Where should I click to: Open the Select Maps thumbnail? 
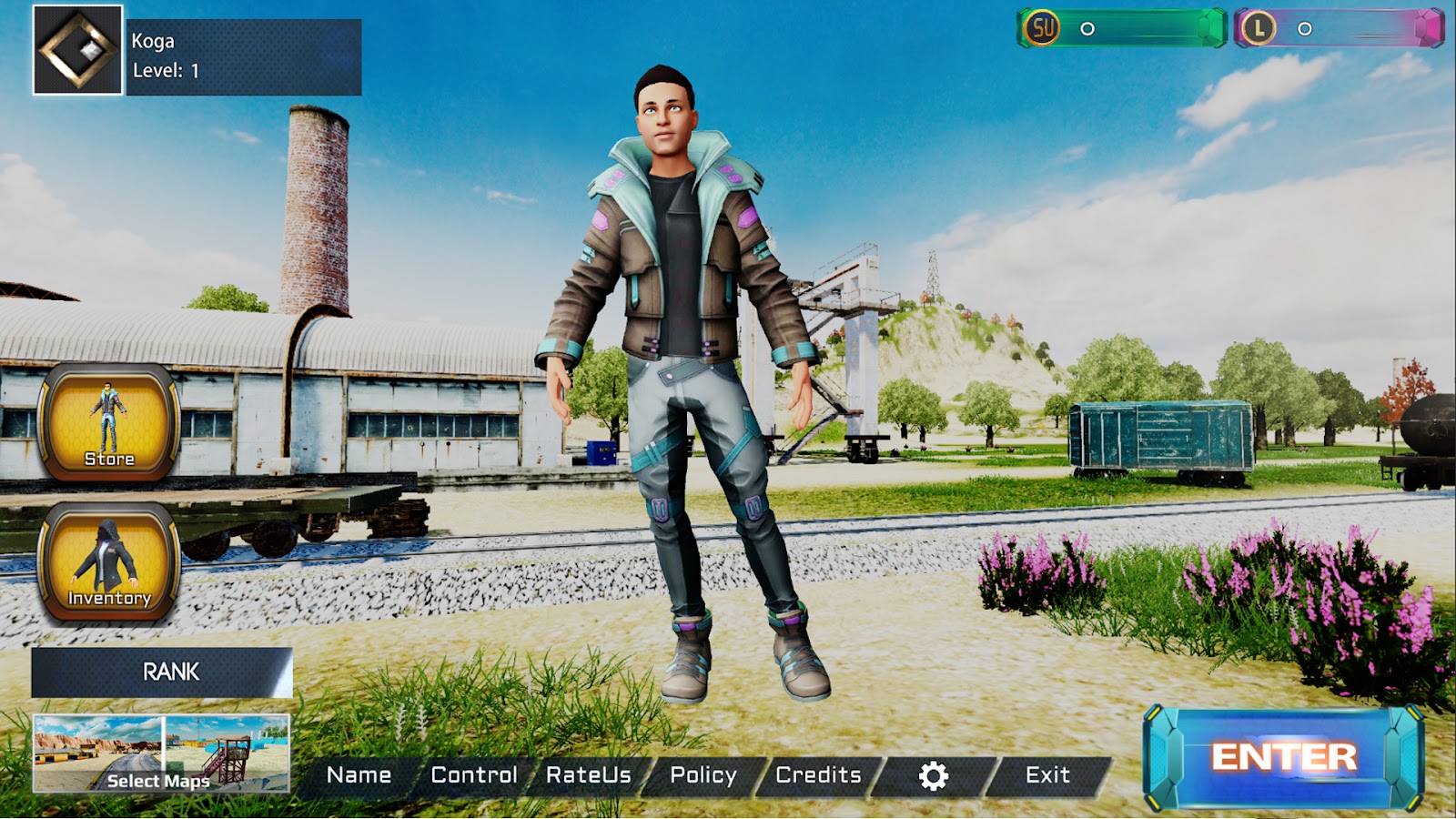(161, 753)
